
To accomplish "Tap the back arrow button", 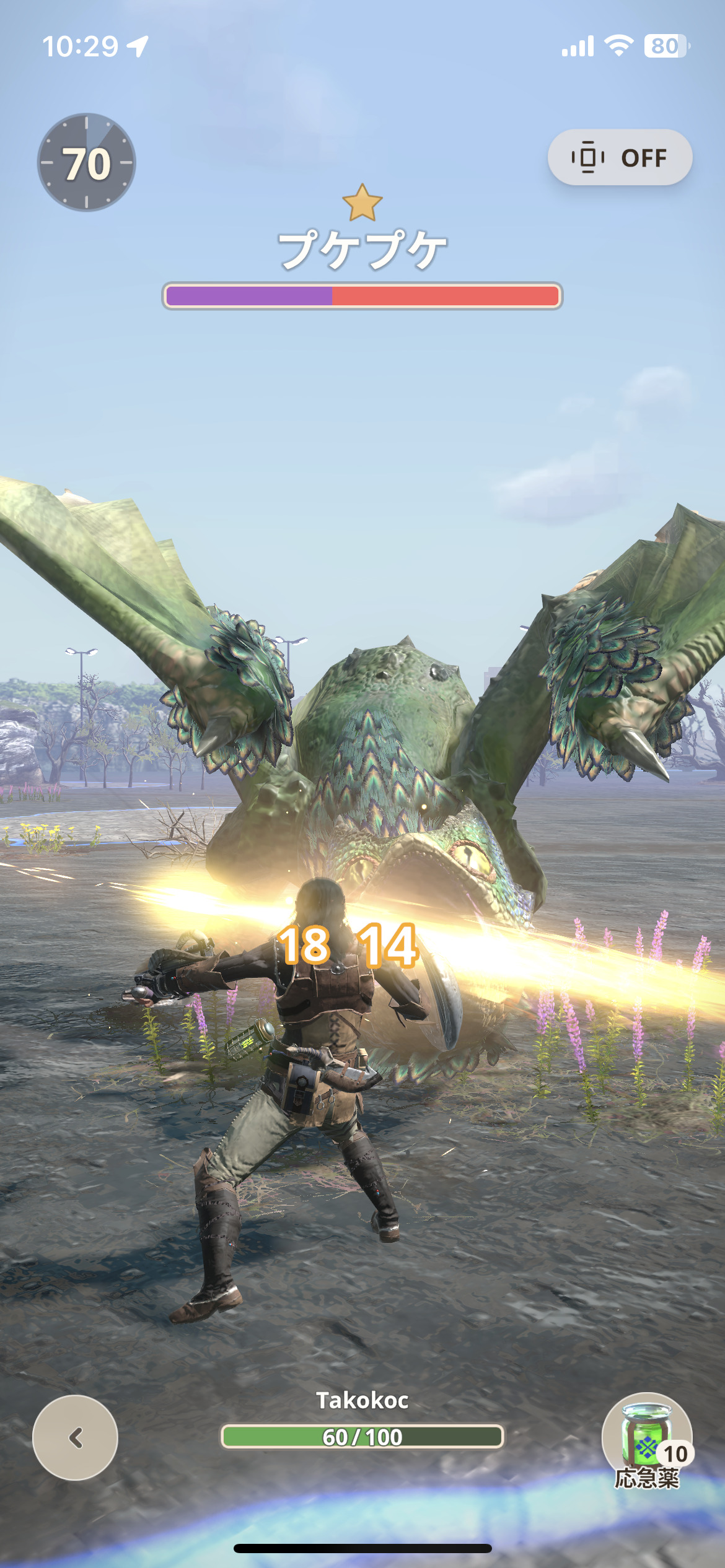I will click(75, 1437).
